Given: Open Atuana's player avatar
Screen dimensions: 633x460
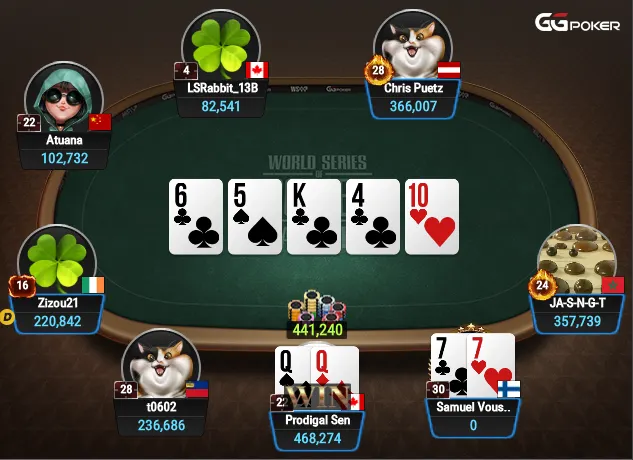Looking at the screenshot, I should (64, 100).
